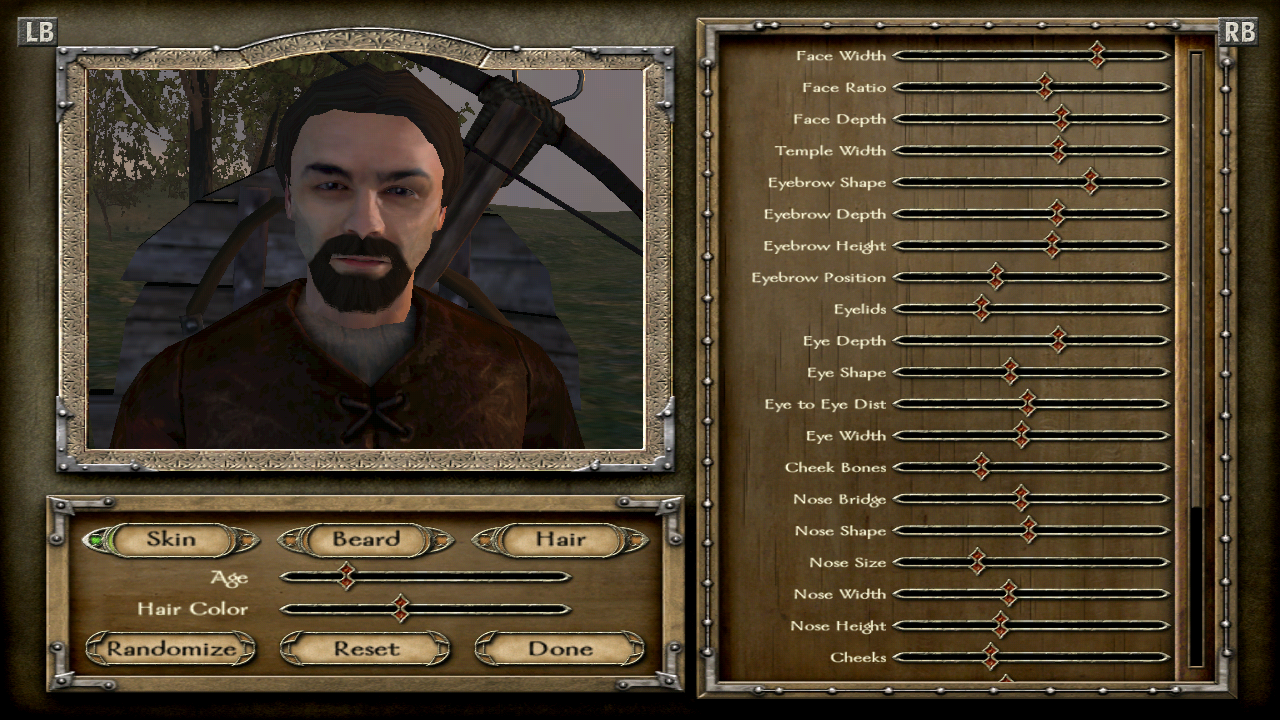
Task: Click the Hair Color slider handle
Action: click(403, 609)
